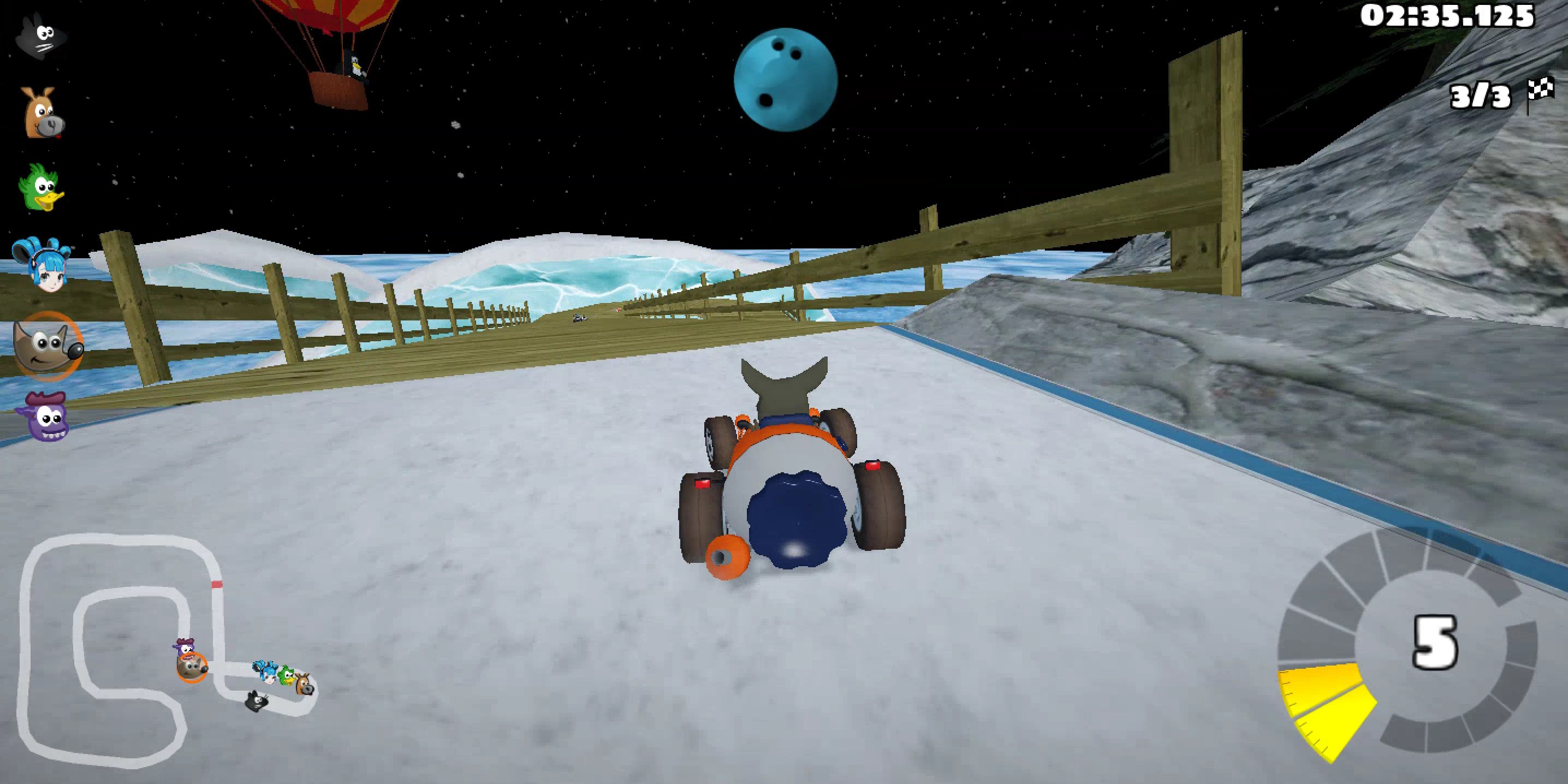The width and height of the screenshot is (1568, 784).
Task: Click Wilber's orange-circled marker on the minimap
Action: 192,668
